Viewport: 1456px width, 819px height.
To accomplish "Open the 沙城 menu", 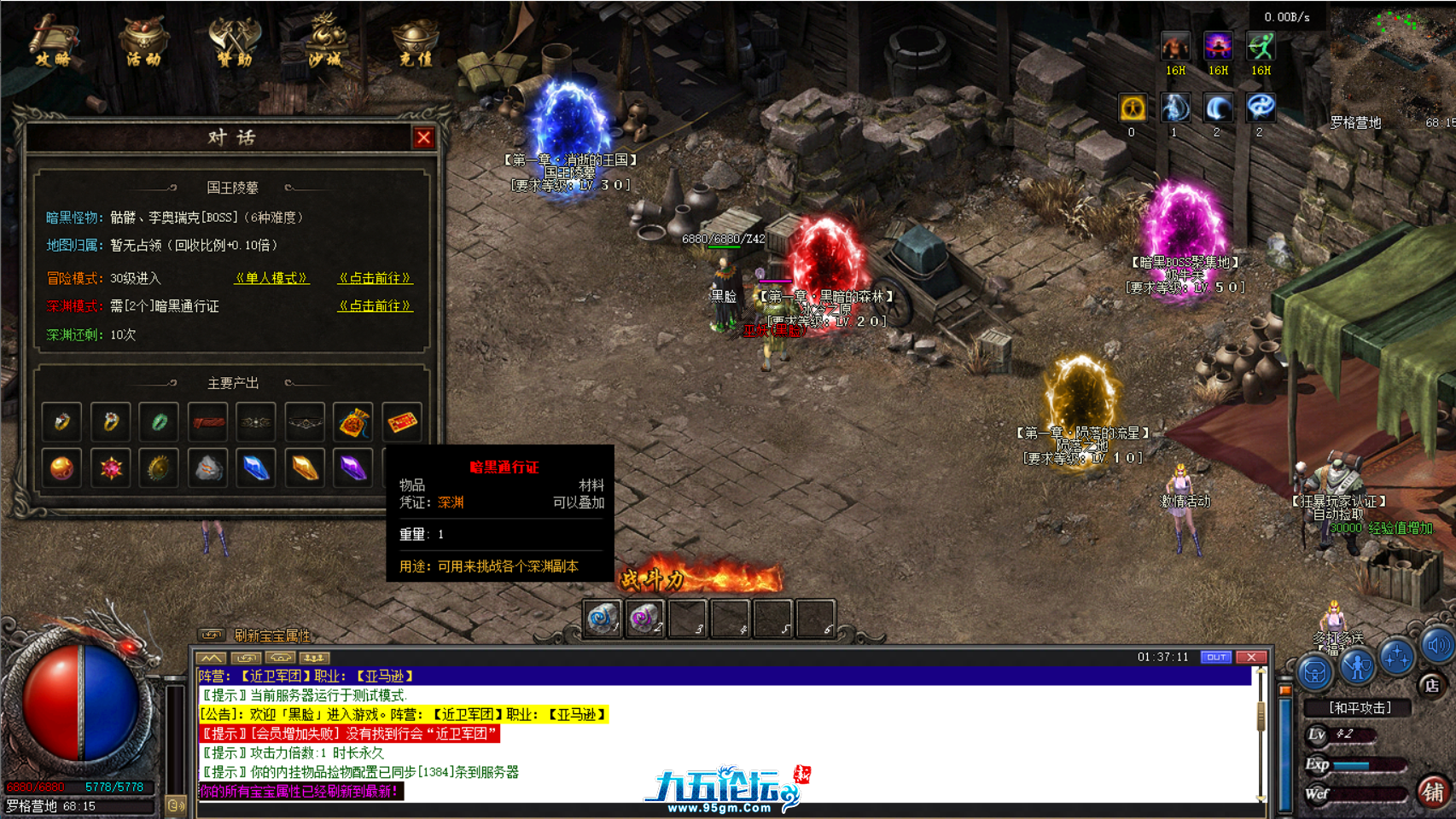I will coord(325,42).
